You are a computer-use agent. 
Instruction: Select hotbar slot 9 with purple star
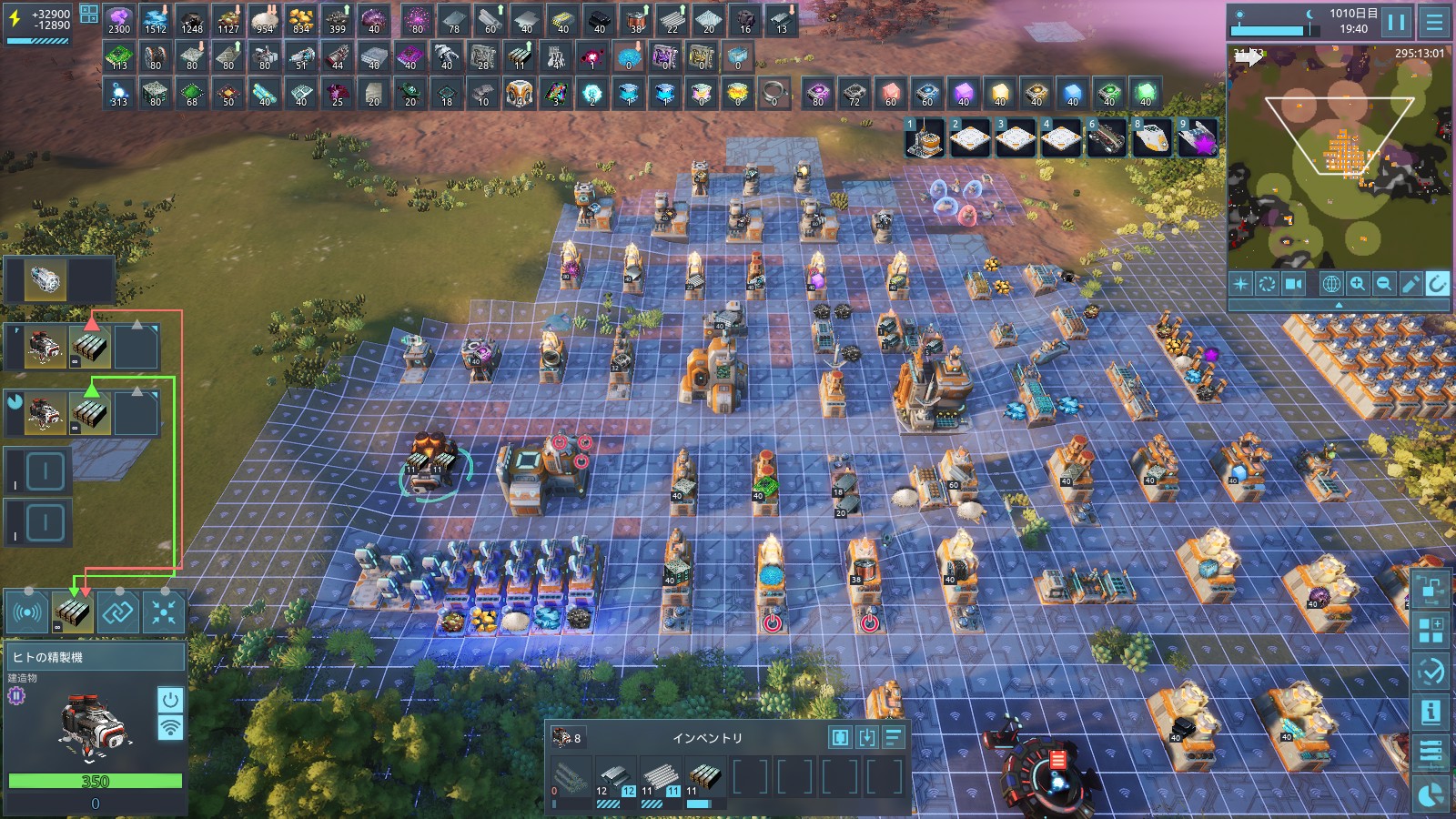coord(1198,138)
